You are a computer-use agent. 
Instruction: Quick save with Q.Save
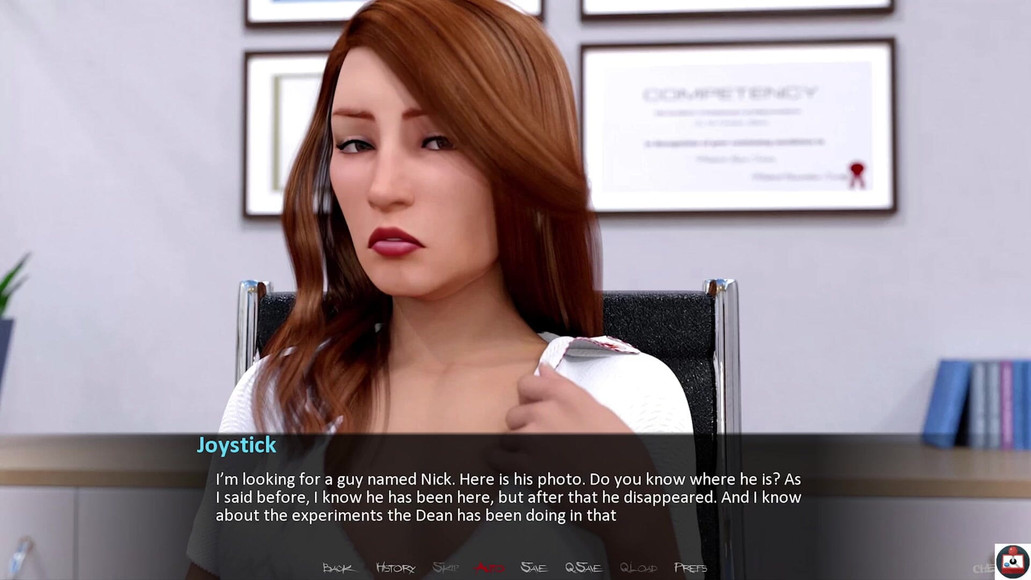click(x=583, y=568)
